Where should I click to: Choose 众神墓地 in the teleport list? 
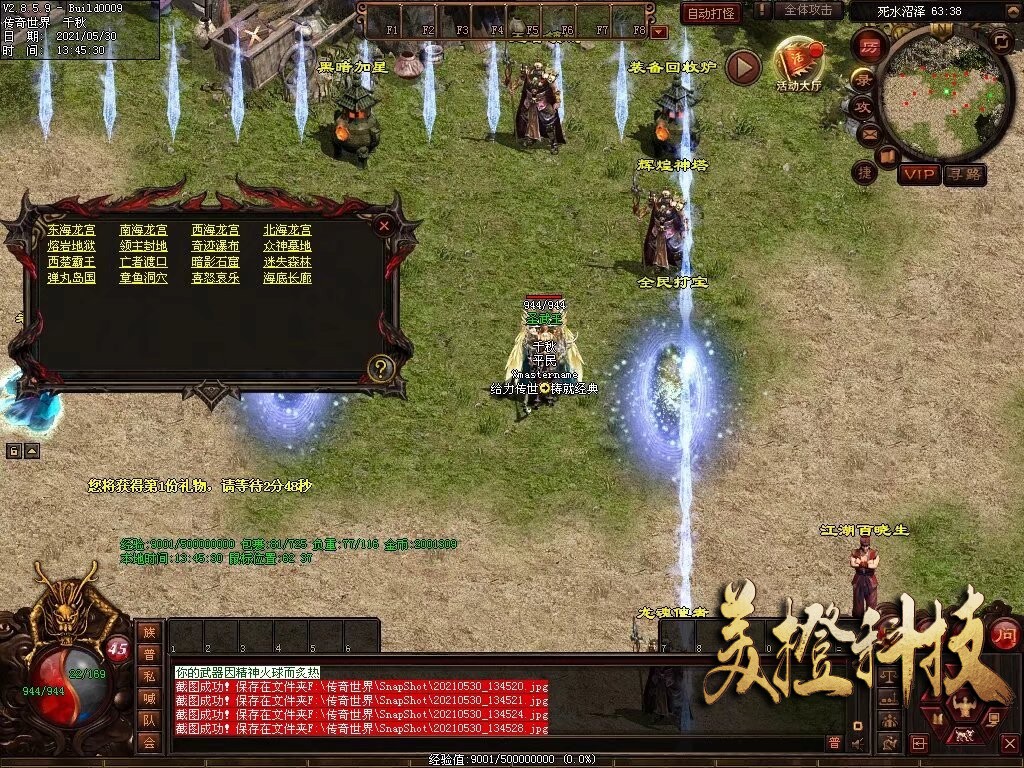[287, 246]
